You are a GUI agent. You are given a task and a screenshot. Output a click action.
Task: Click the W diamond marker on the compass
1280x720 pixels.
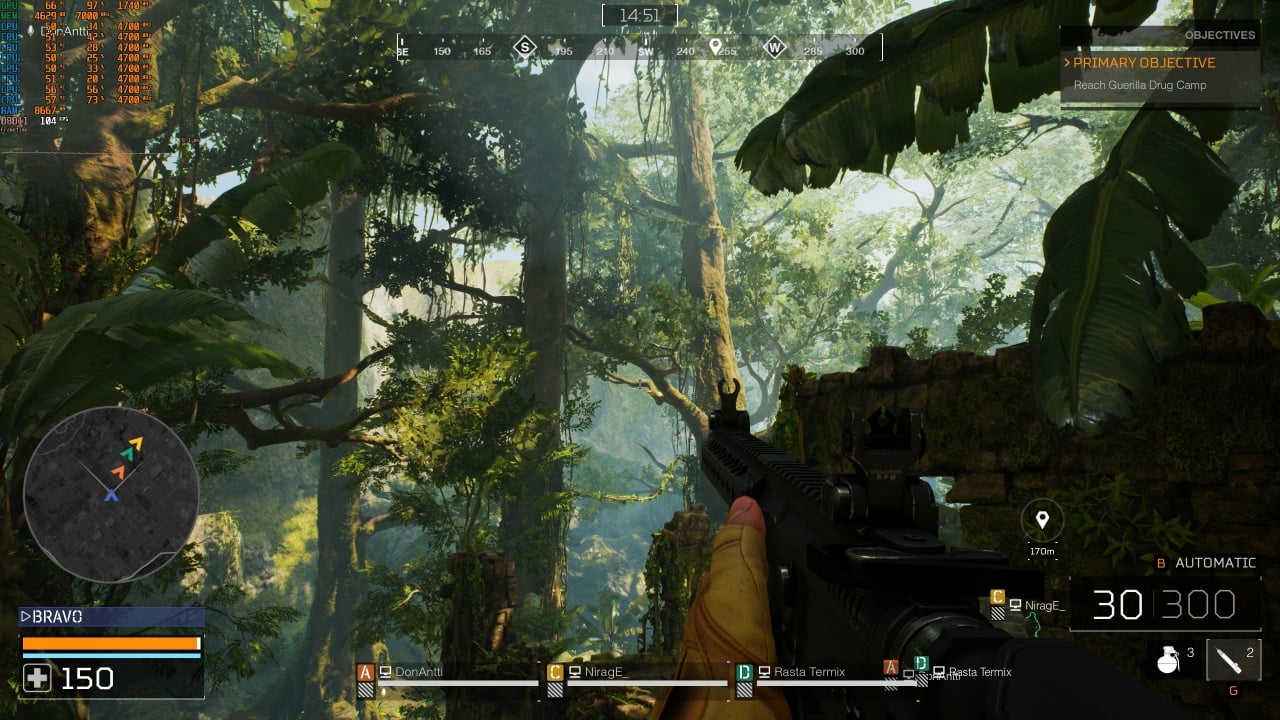(775, 47)
